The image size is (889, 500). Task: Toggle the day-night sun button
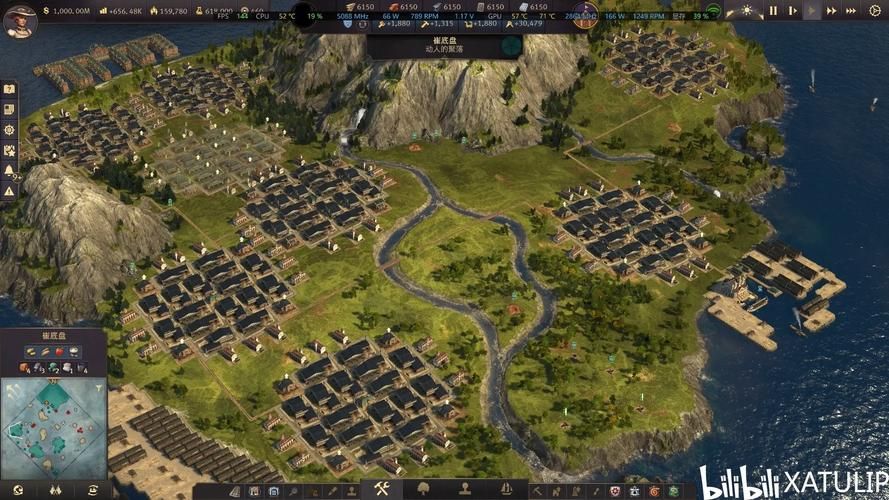746,11
